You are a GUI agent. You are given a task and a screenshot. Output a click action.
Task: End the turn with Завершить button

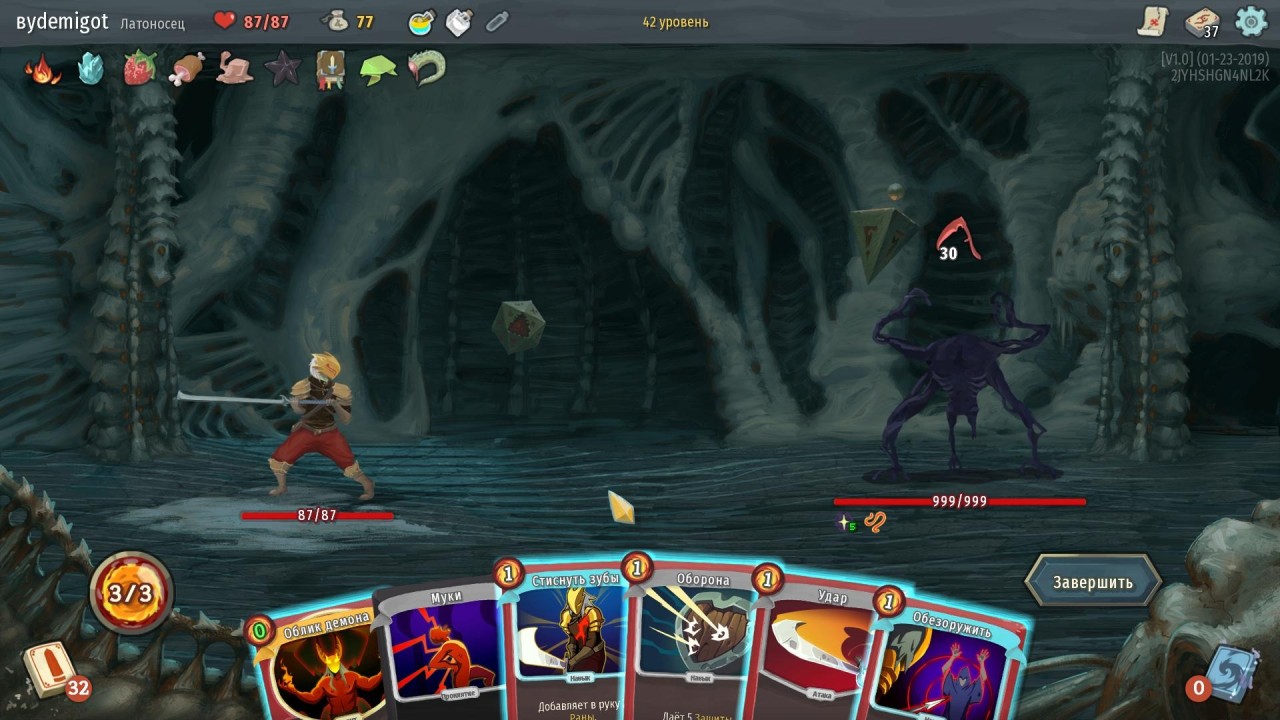(1092, 582)
